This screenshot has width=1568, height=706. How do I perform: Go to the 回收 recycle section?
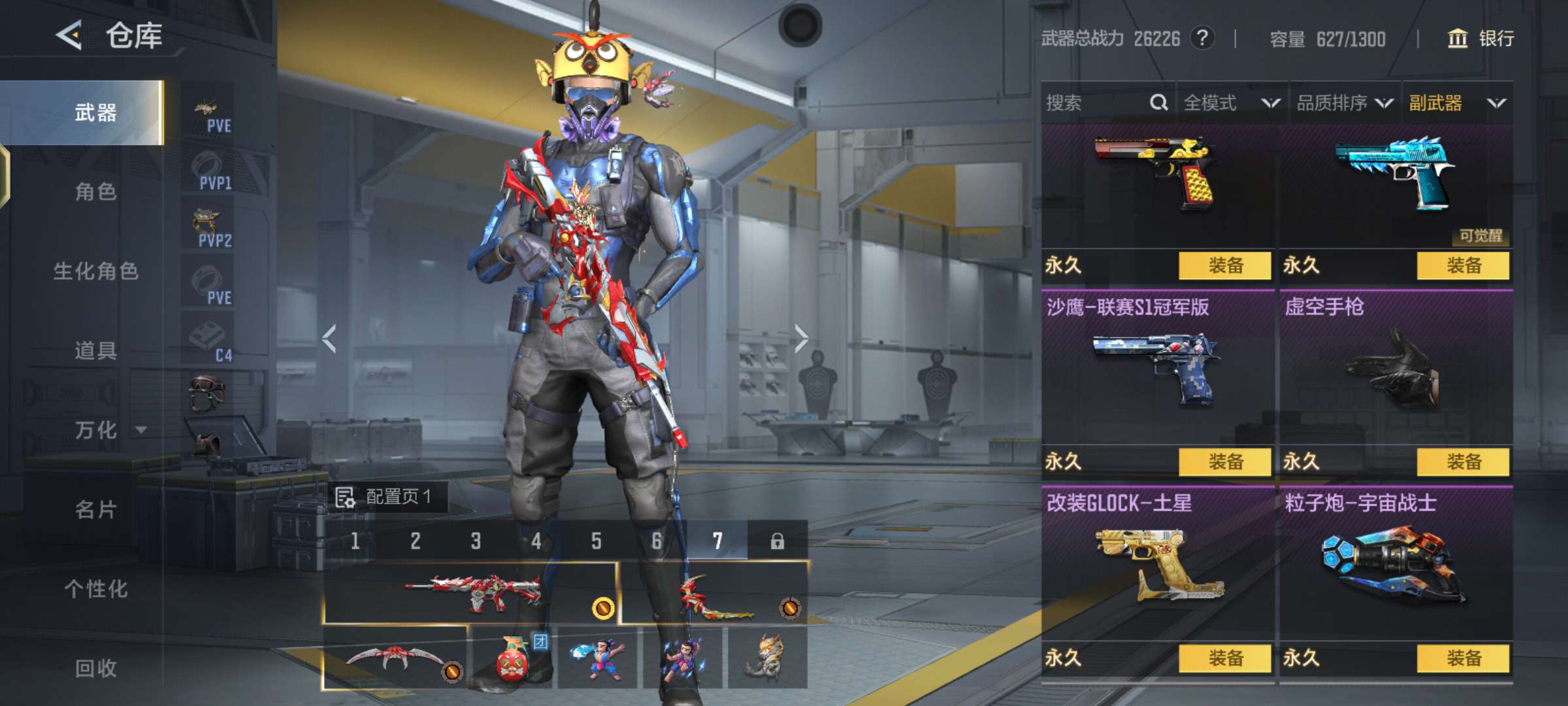pos(95,668)
